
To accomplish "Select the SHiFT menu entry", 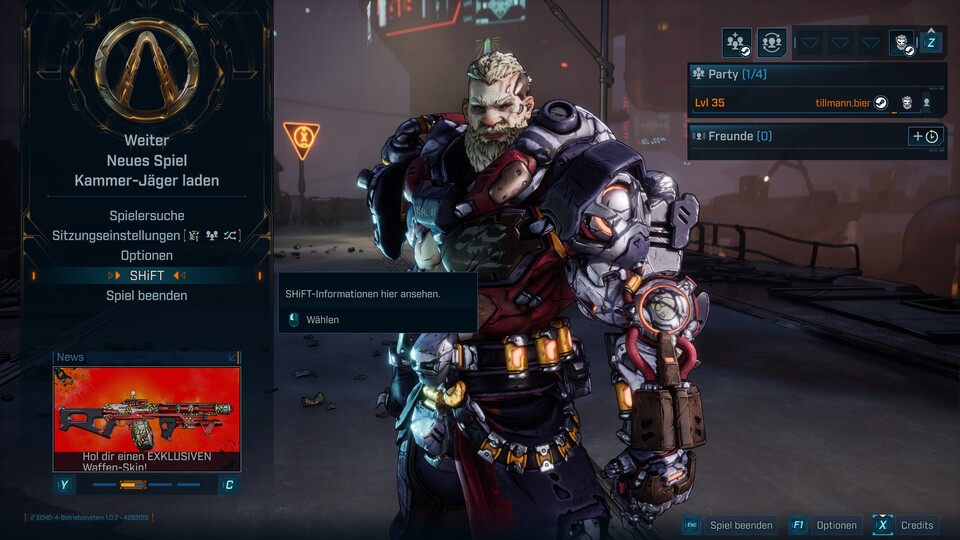I will [x=146, y=276].
